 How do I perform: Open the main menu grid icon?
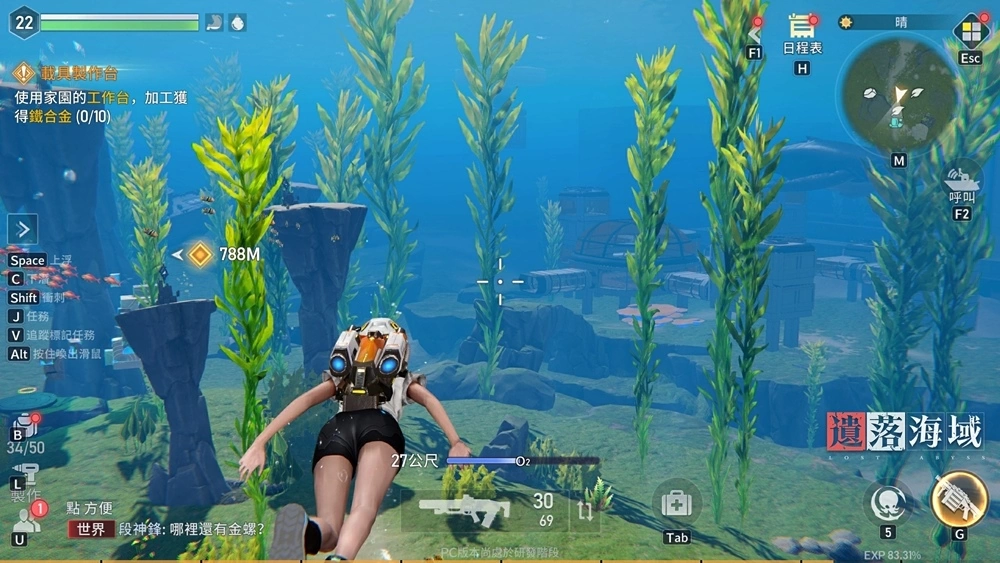[x=970, y=30]
